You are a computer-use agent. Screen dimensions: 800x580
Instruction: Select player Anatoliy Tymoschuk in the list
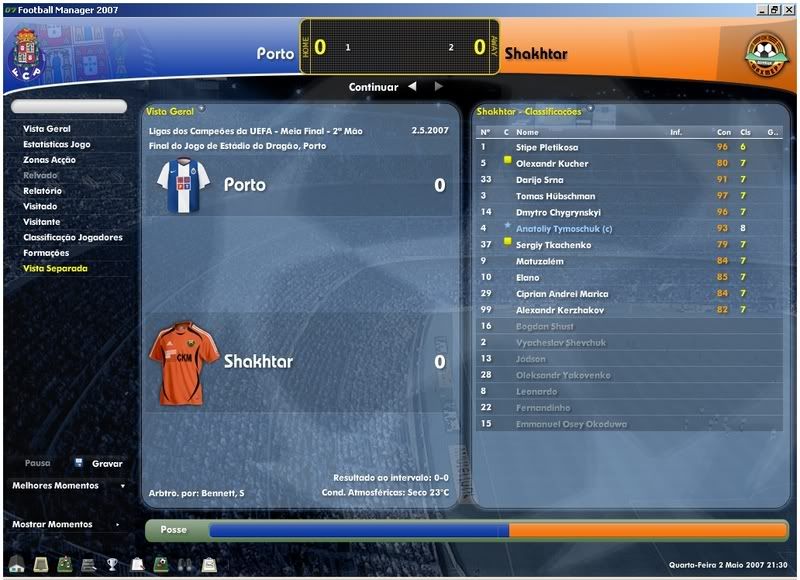point(562,228)
